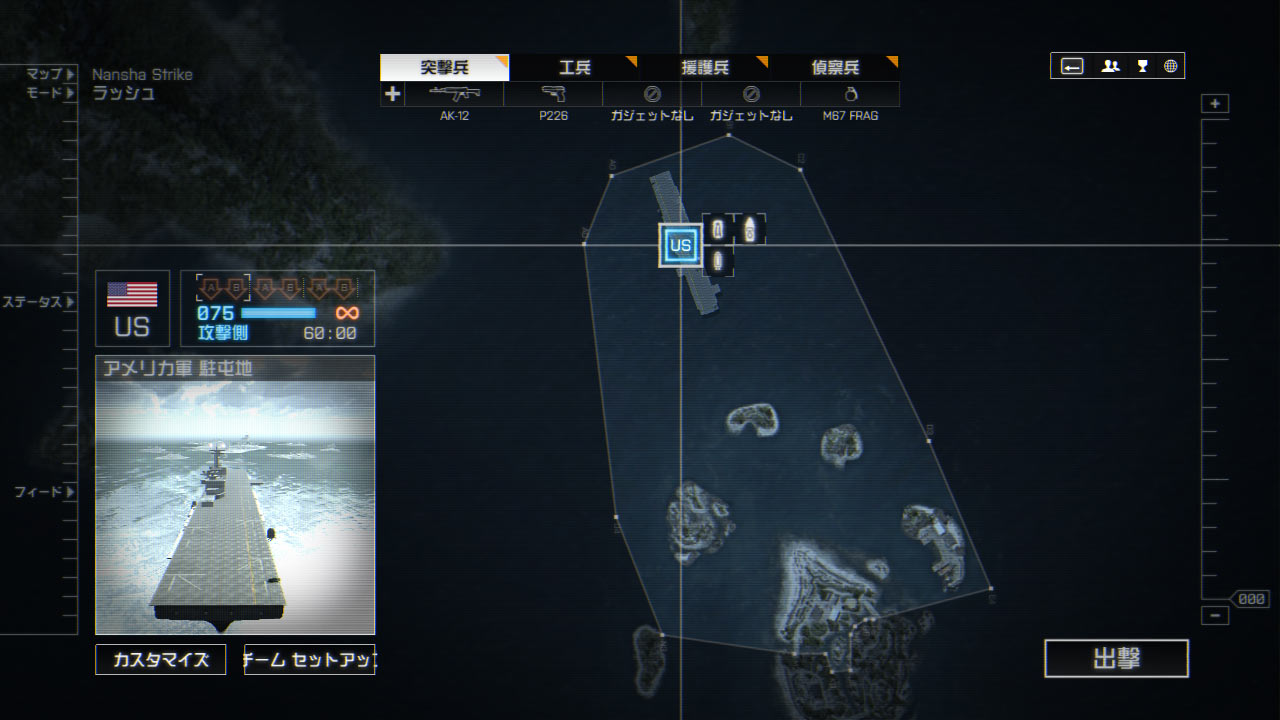Click the globe icon
The height and width of the screenshot is (720, 1280).
point(1170,66)
